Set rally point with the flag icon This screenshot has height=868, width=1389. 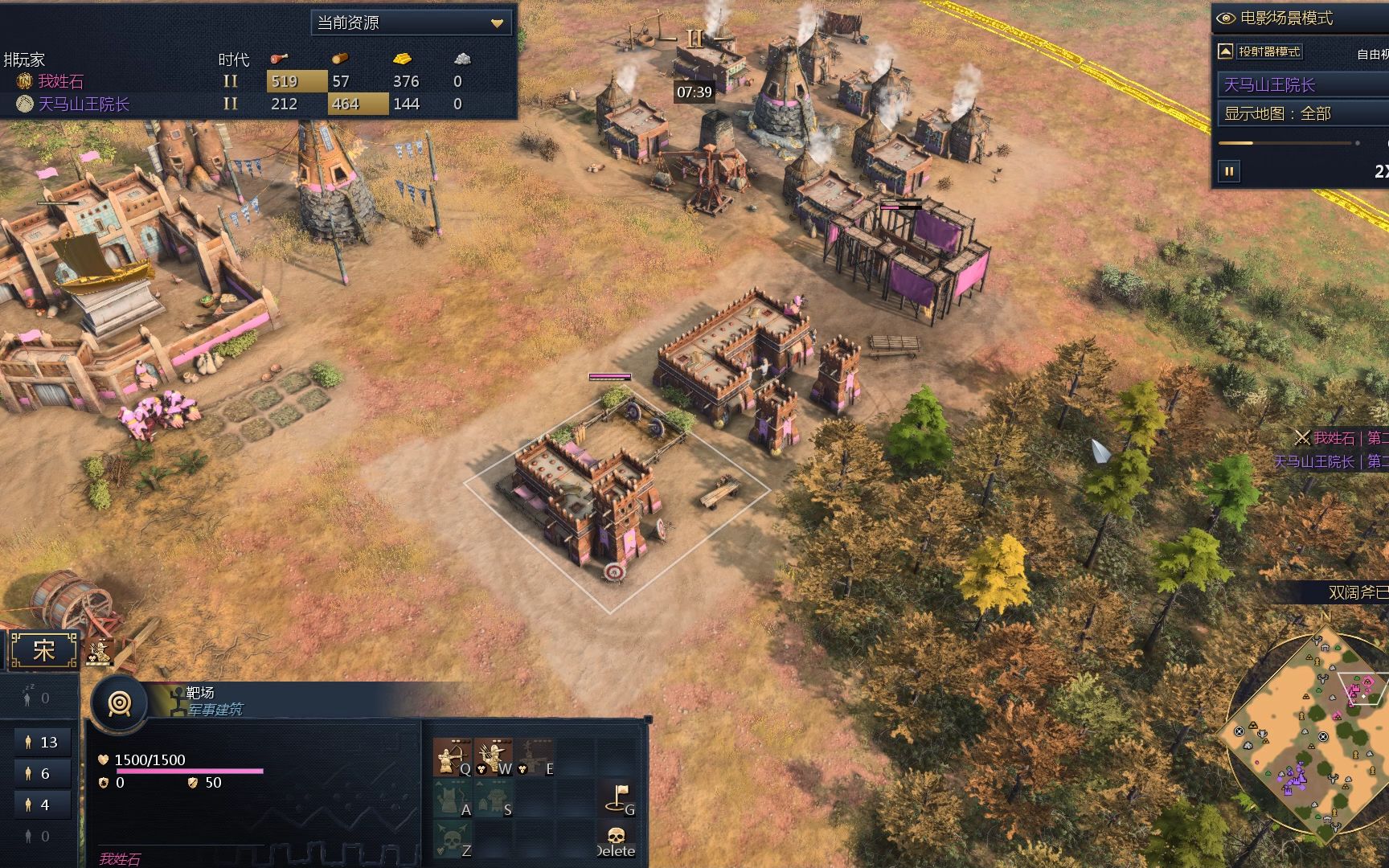(x=617, y=797)
